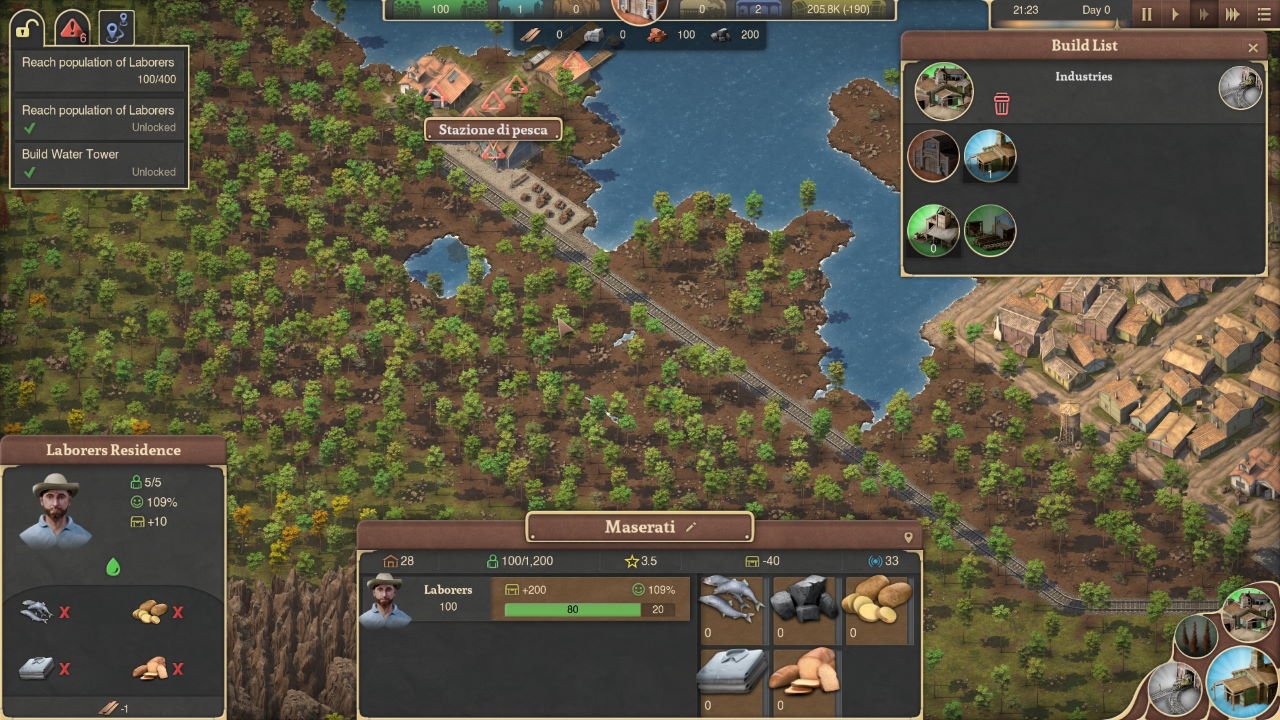Screen dimensions: 1280x720
Task: Choose the brown brick factory in Build List
Action: tap(933, 156)
